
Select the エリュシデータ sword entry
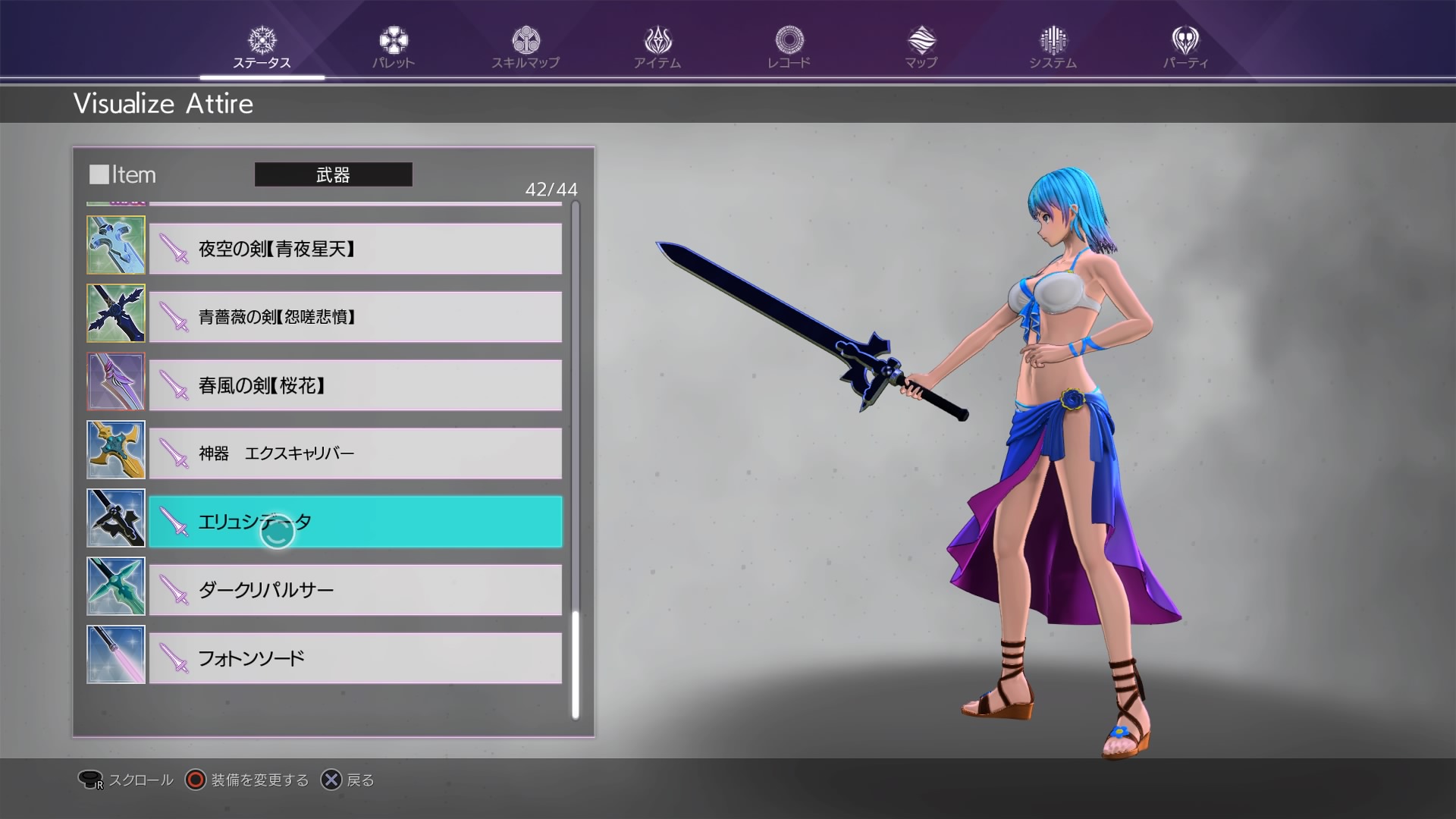pyautogui.click(x=355, y=522)
